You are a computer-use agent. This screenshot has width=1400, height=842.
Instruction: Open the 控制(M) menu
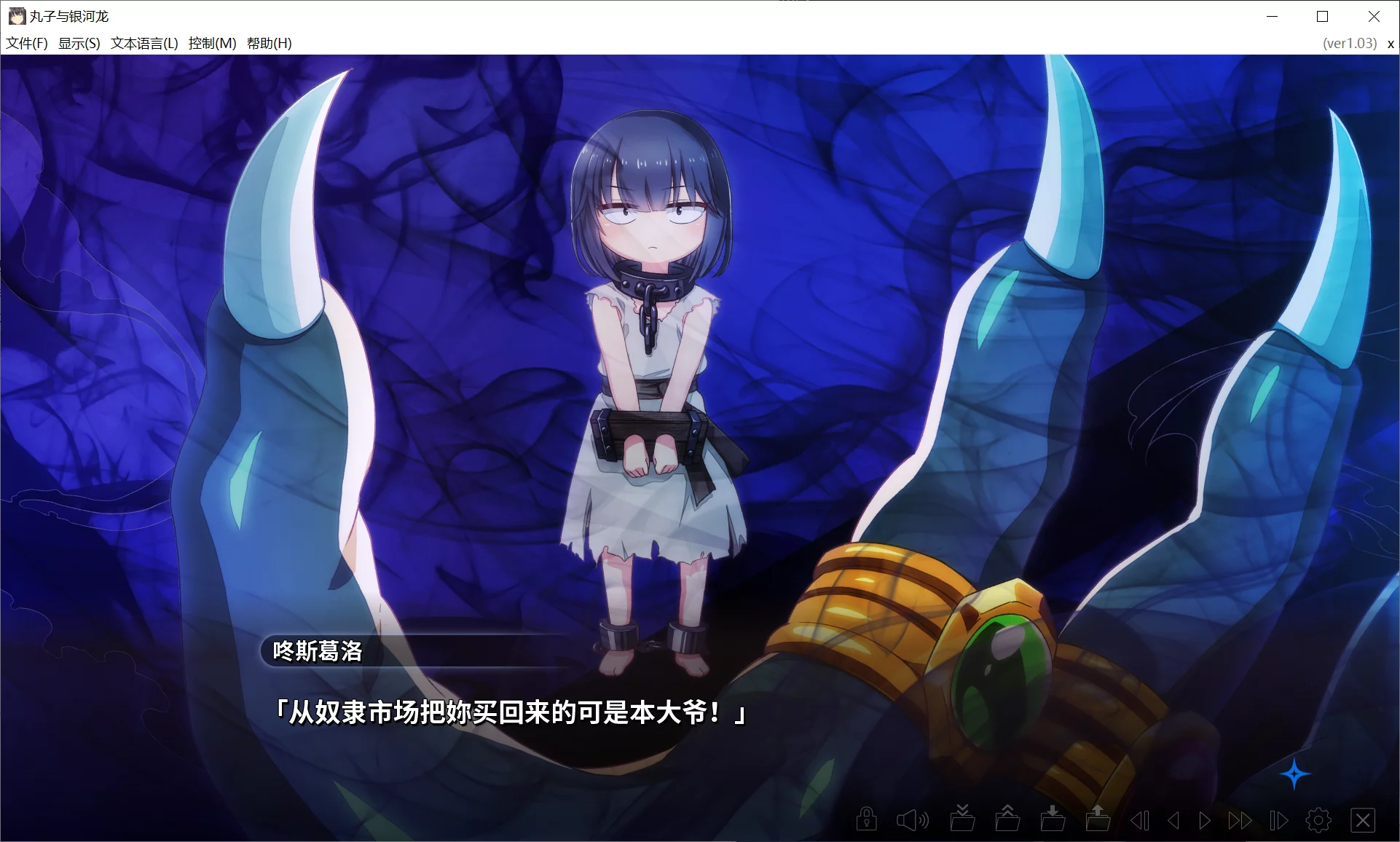(211, 43)
